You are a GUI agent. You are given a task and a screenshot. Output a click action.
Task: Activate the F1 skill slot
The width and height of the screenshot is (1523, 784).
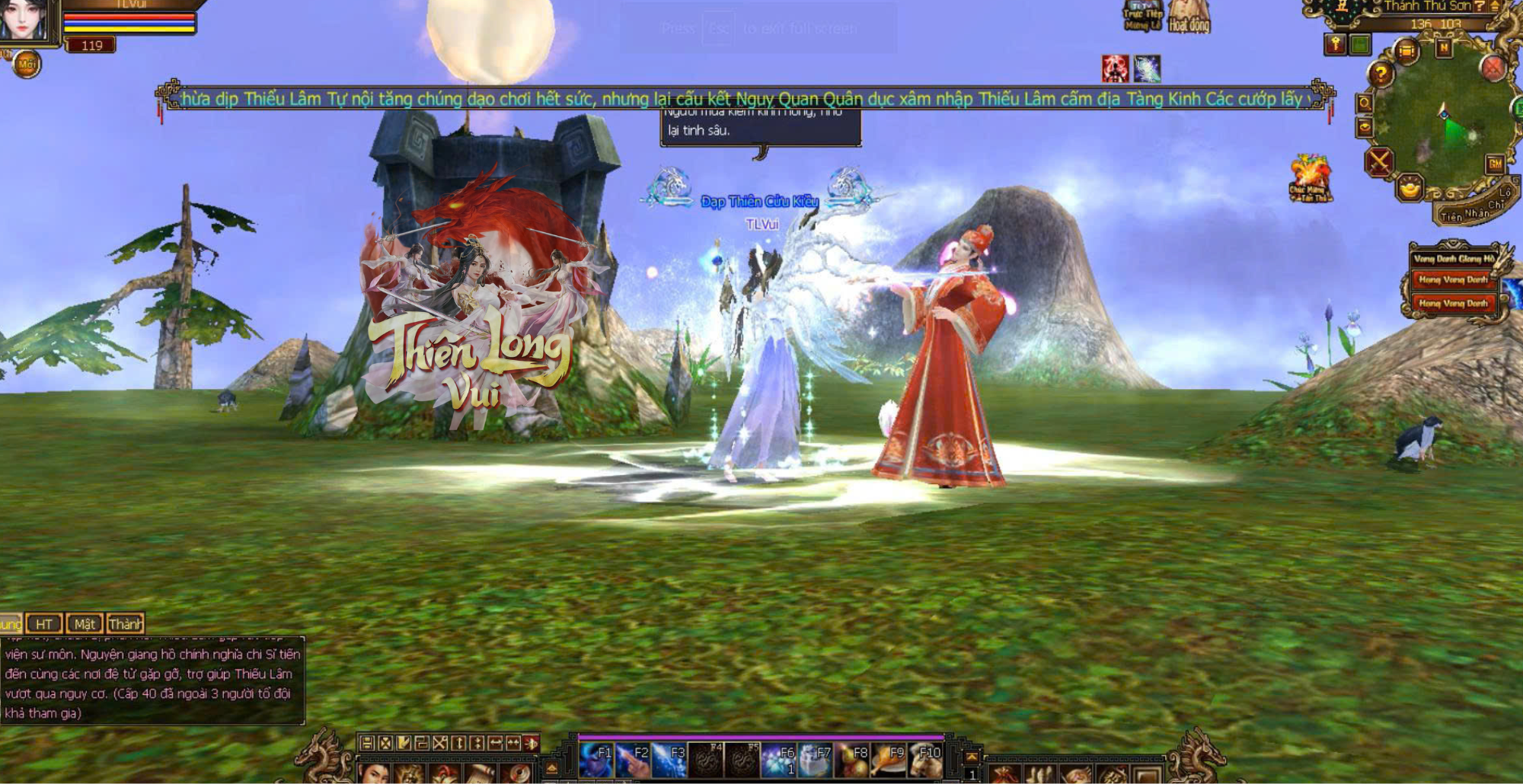point(595,759)
